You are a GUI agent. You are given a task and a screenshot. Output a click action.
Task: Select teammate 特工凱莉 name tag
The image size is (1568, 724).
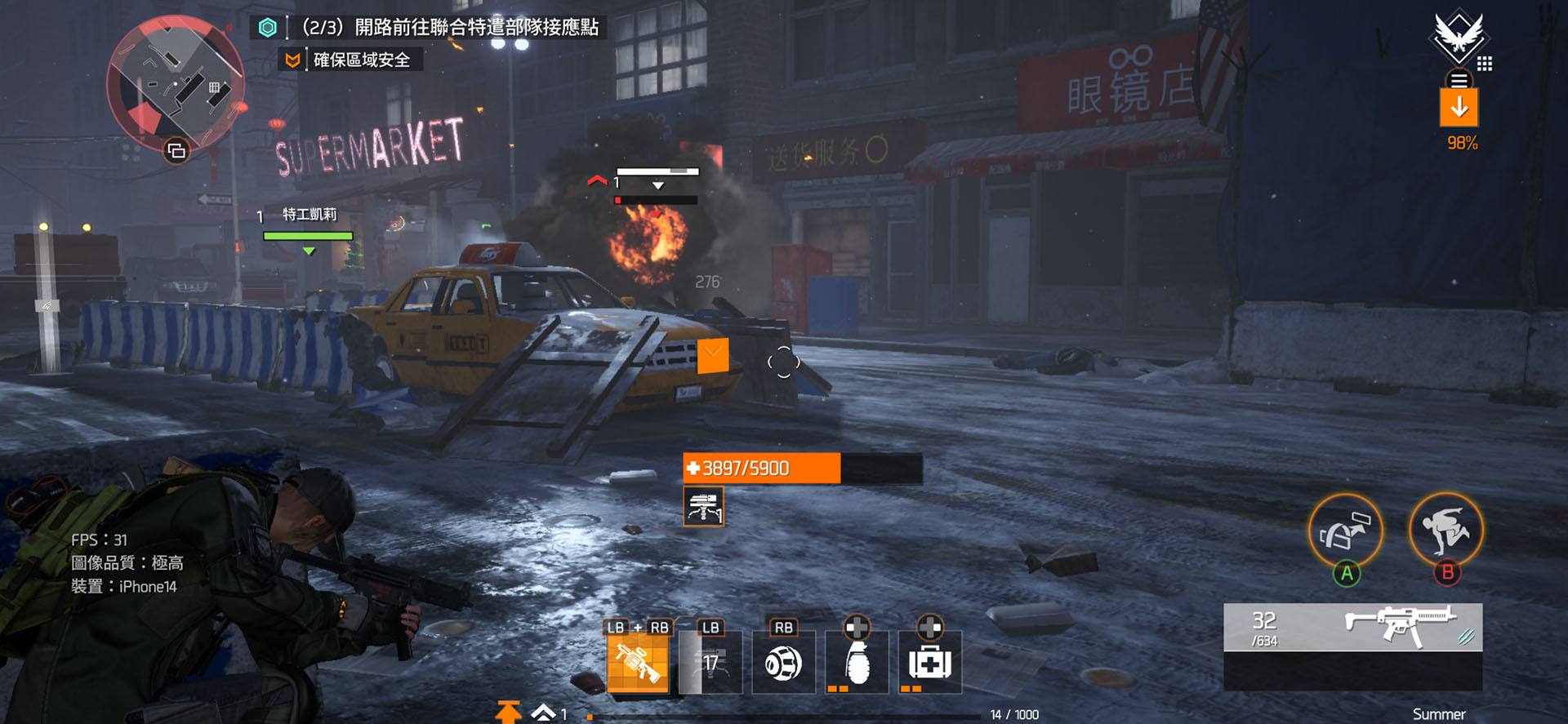[309, 215]
